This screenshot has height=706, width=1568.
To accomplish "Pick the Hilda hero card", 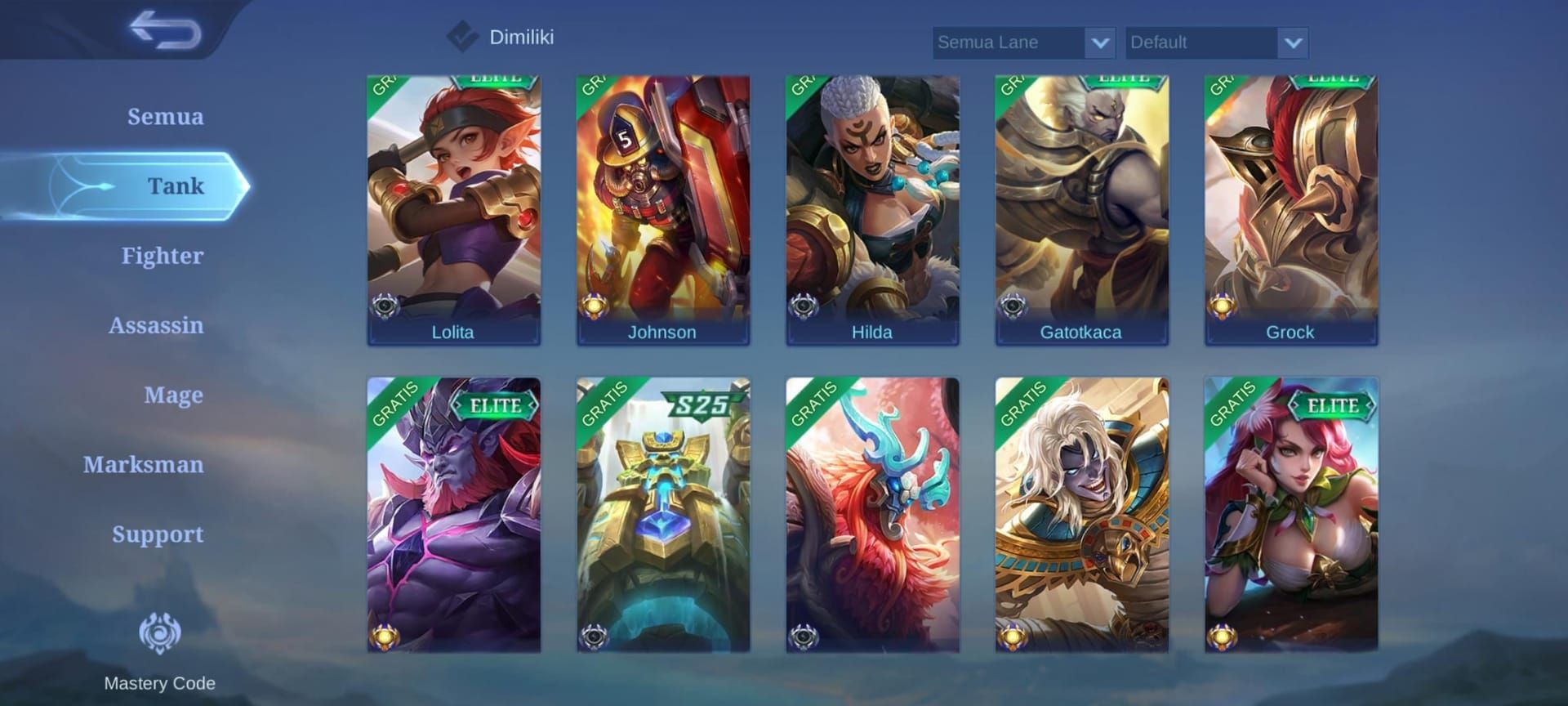I will click(872, 210).
